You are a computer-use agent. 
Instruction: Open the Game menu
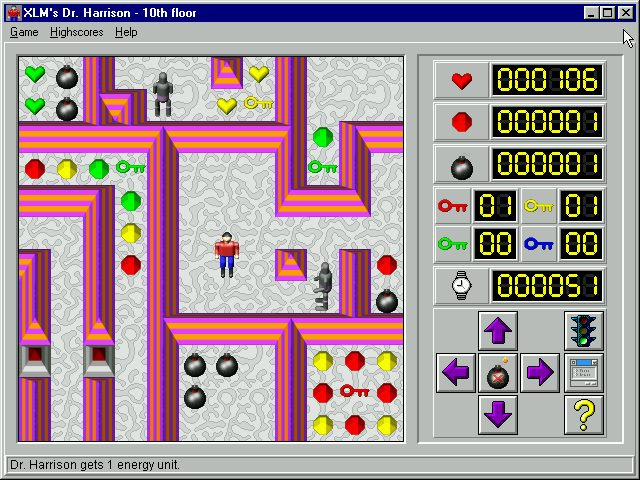tap(24, 32)
